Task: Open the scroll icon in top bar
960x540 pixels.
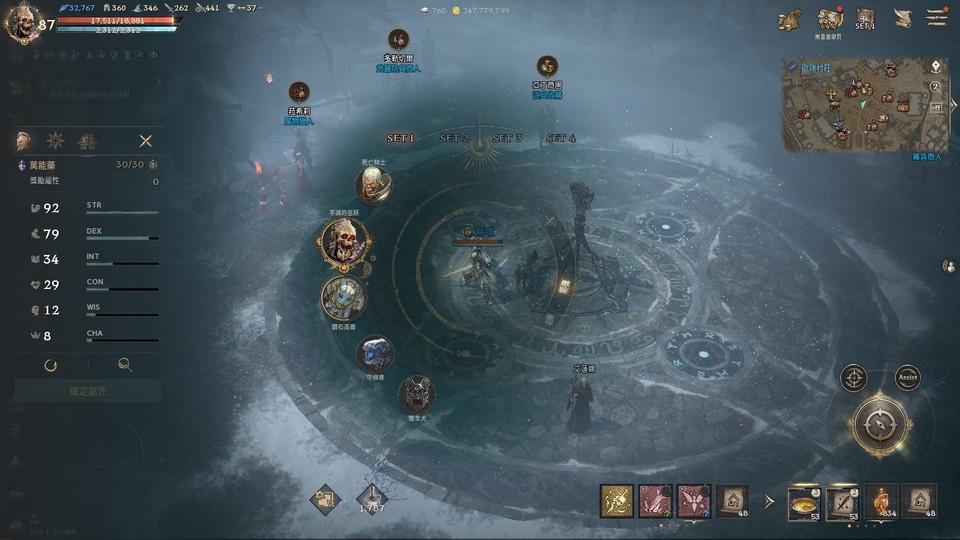Action: 902,19
